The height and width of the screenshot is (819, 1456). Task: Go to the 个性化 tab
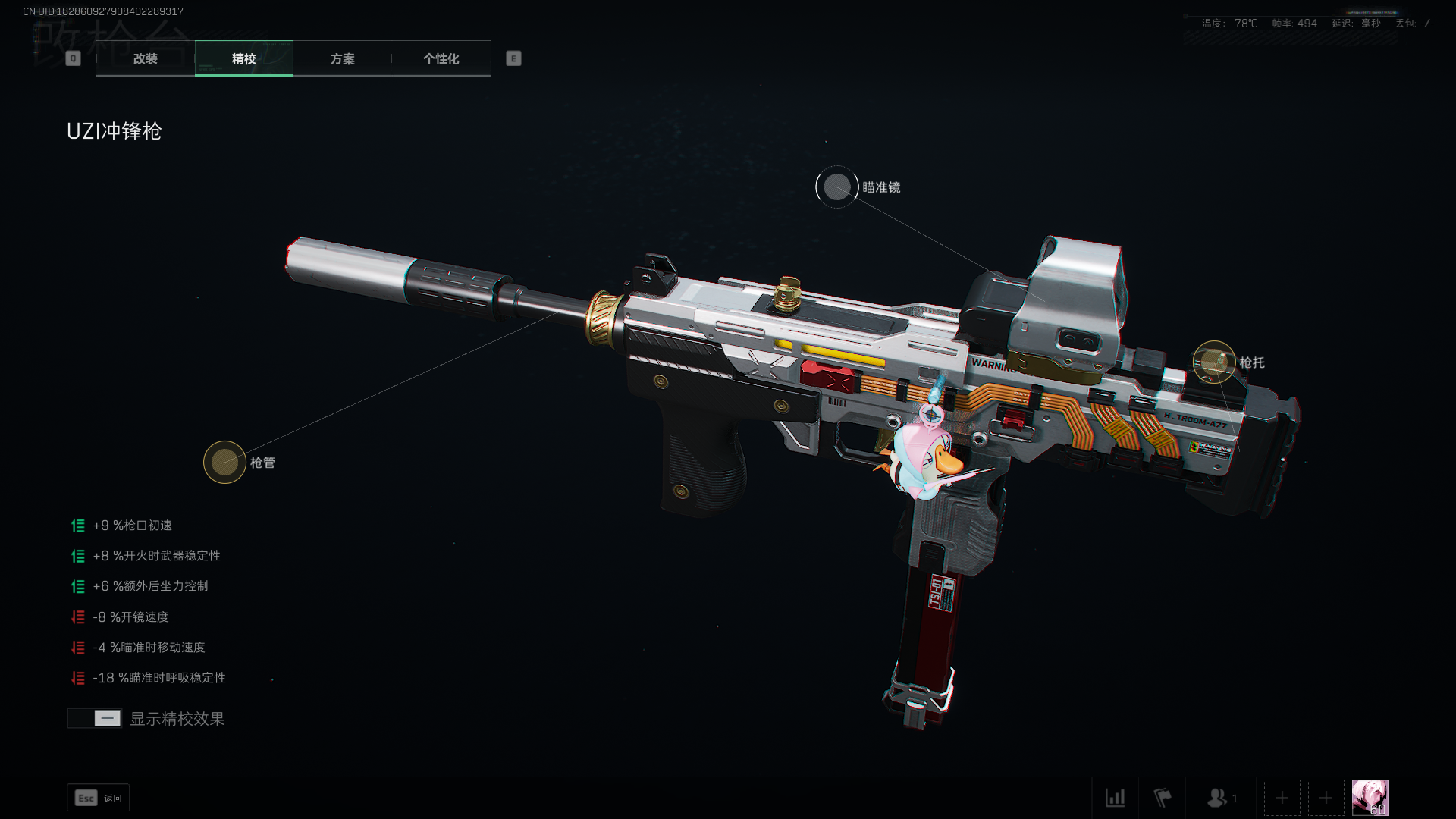click(441, 58)
